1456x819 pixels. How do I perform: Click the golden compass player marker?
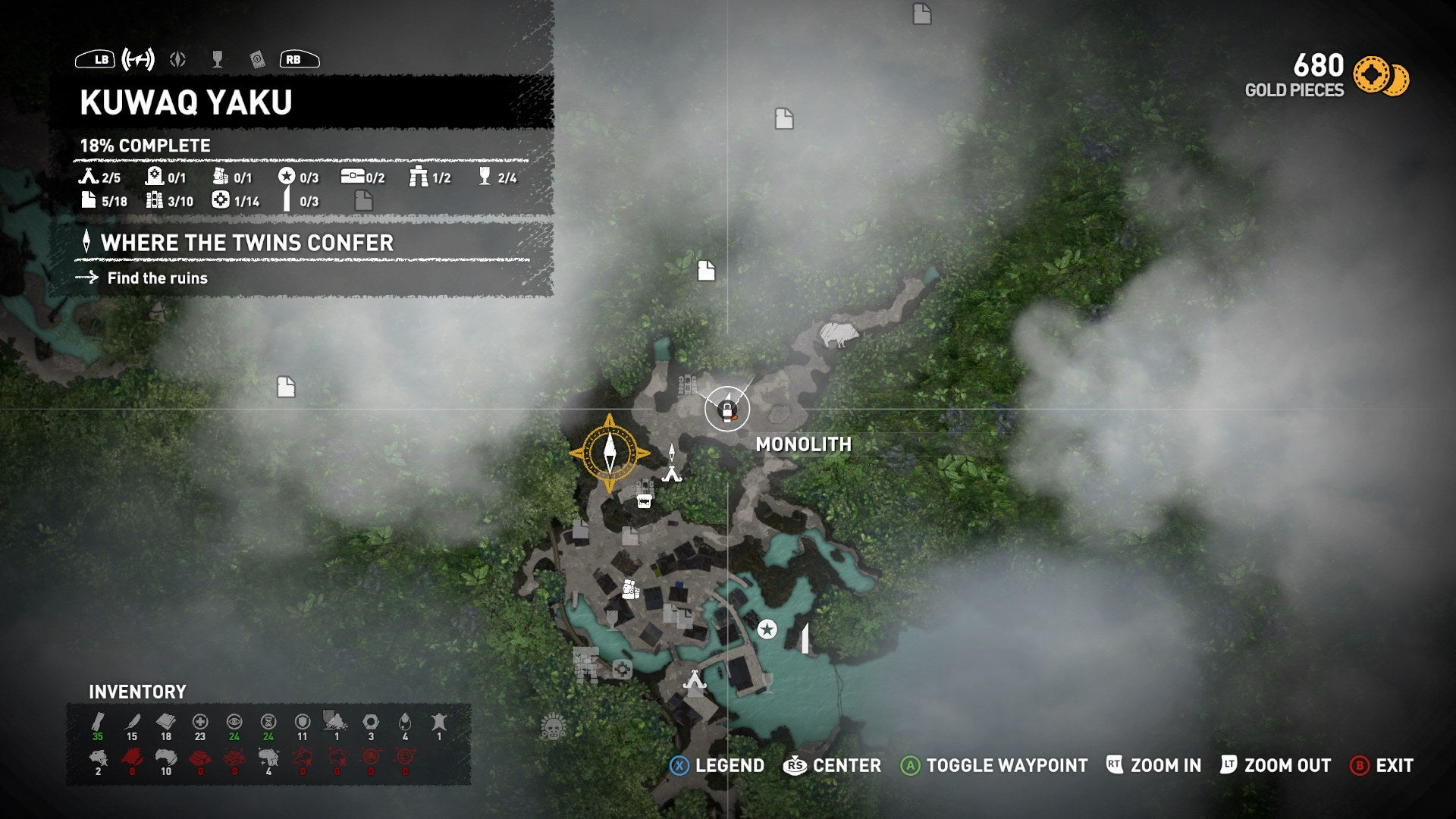(x=610, y=452)
